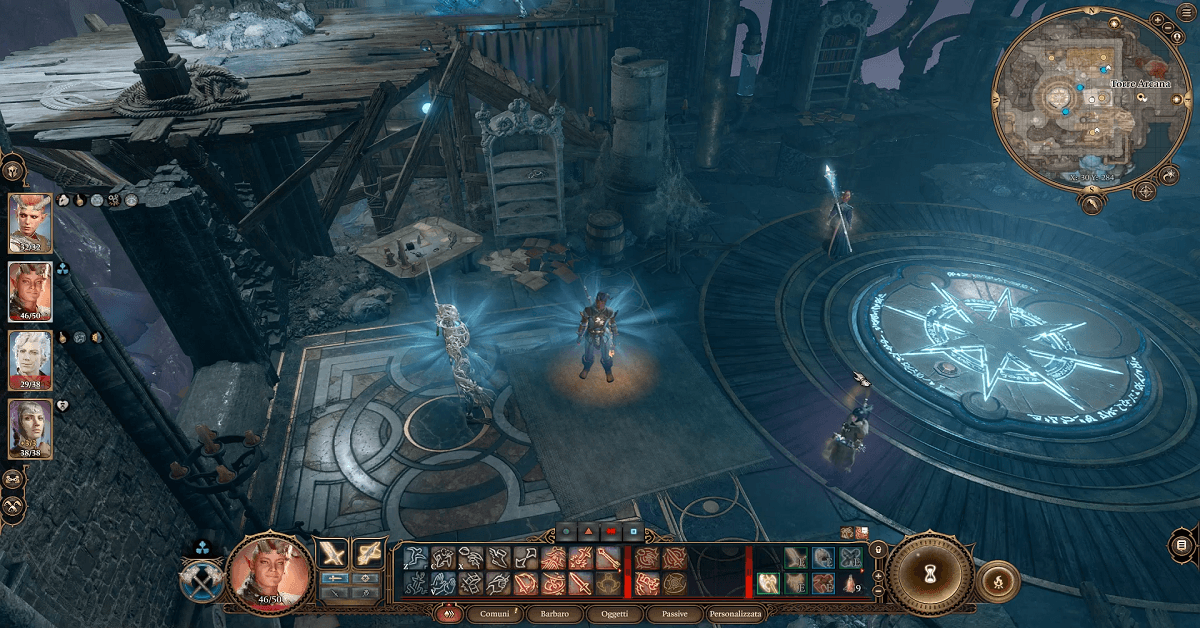Open the journal button on the right edge

click(1182, 545)
